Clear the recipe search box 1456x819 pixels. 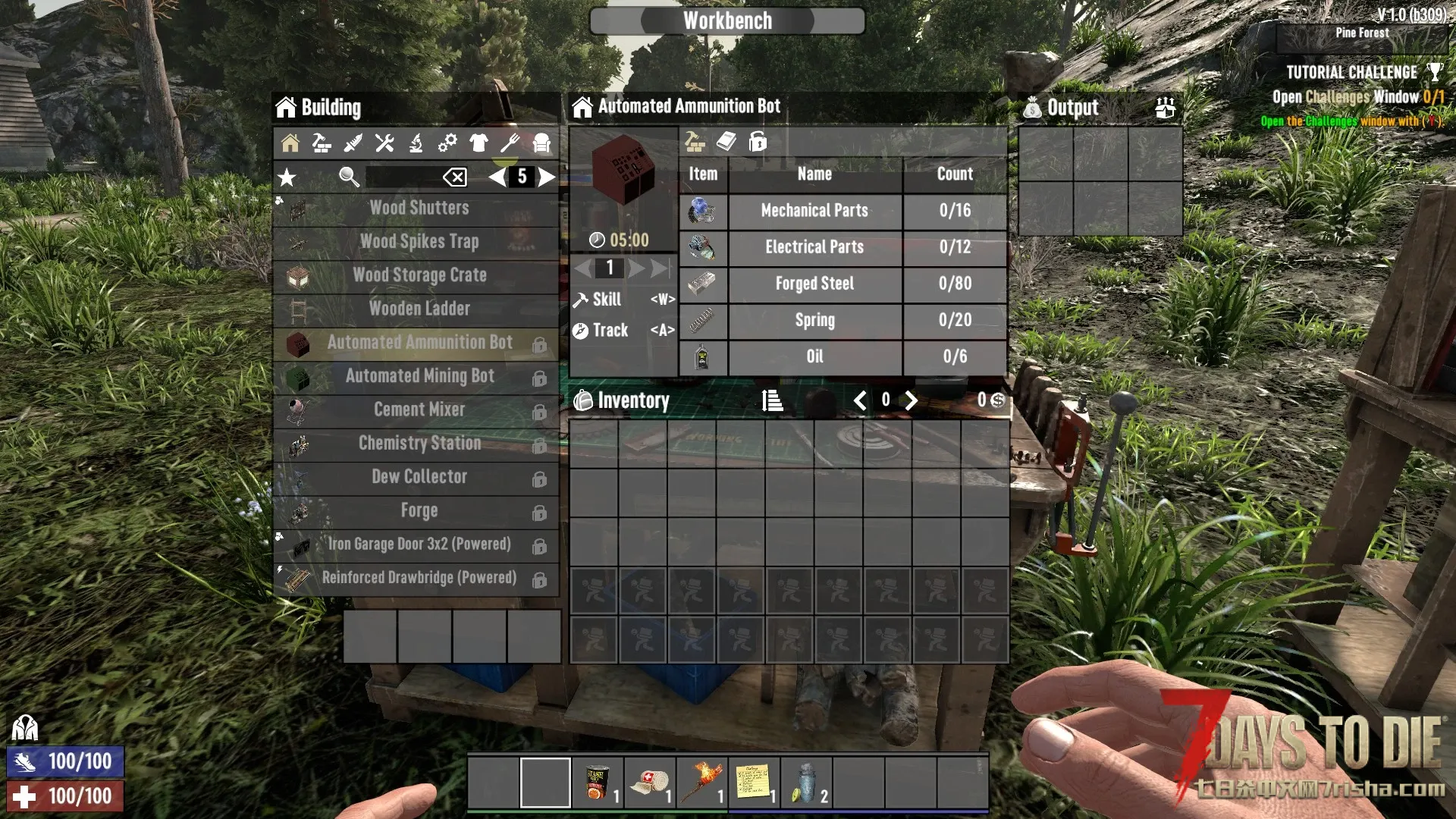click(x=454, y=177)
